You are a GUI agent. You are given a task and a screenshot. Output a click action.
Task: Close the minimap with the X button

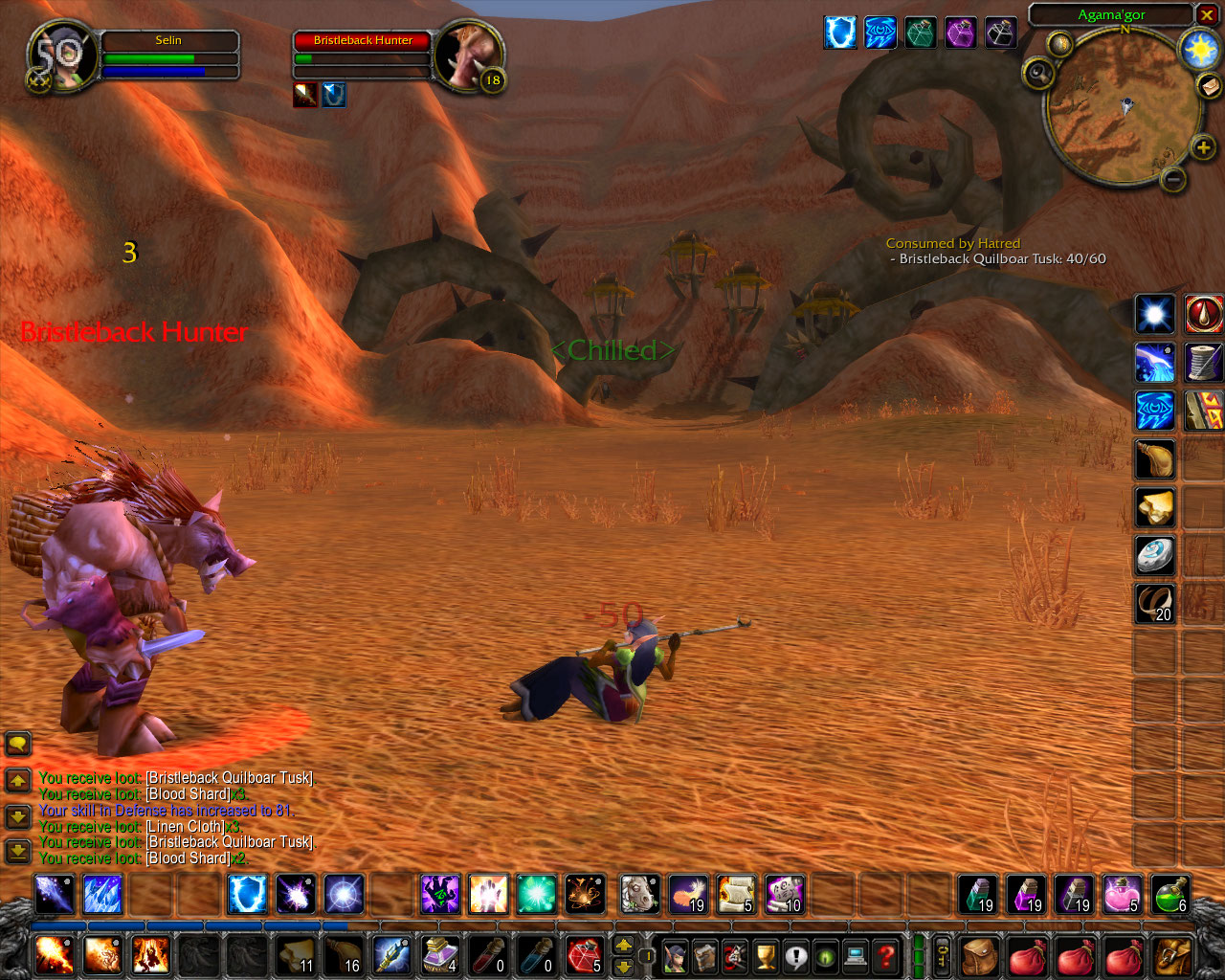pyautogui.click(x=1207, y=15)
